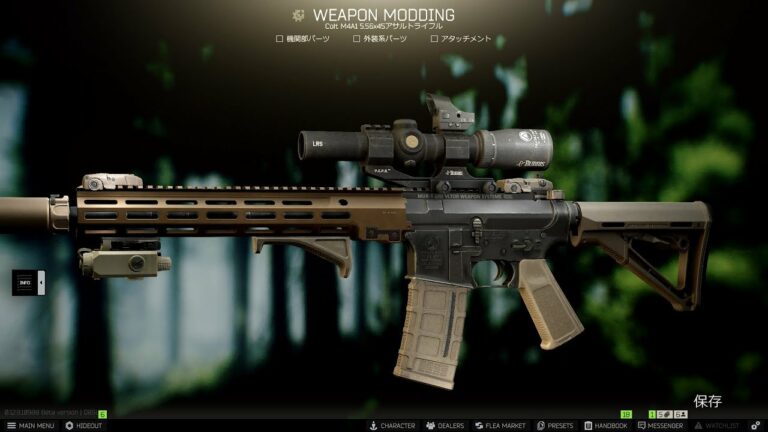
Task: Click the settings wrench icon
Action: coord(757,425)
